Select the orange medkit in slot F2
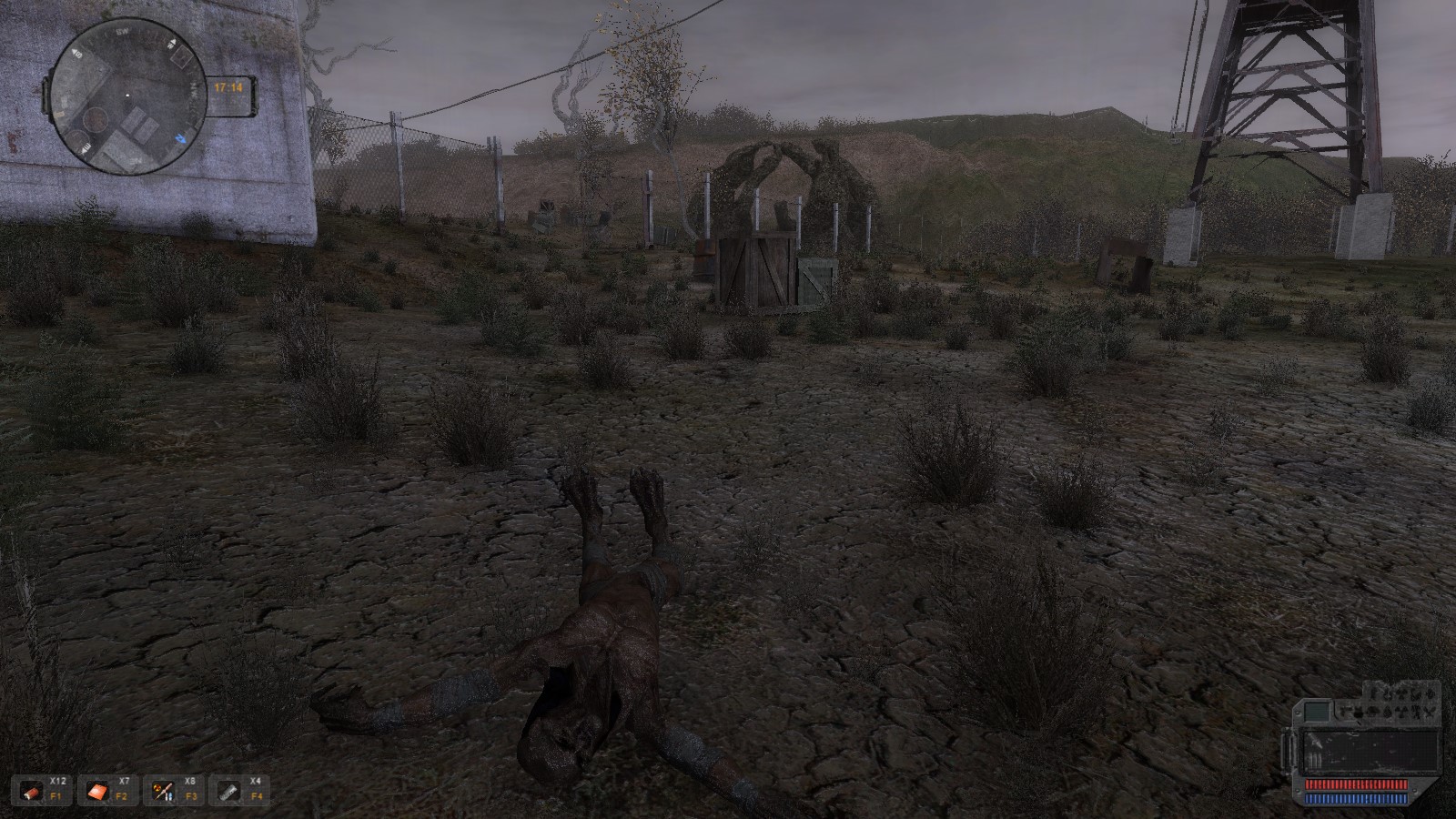Screen dimensions: 1456x819 pos(99,792)
